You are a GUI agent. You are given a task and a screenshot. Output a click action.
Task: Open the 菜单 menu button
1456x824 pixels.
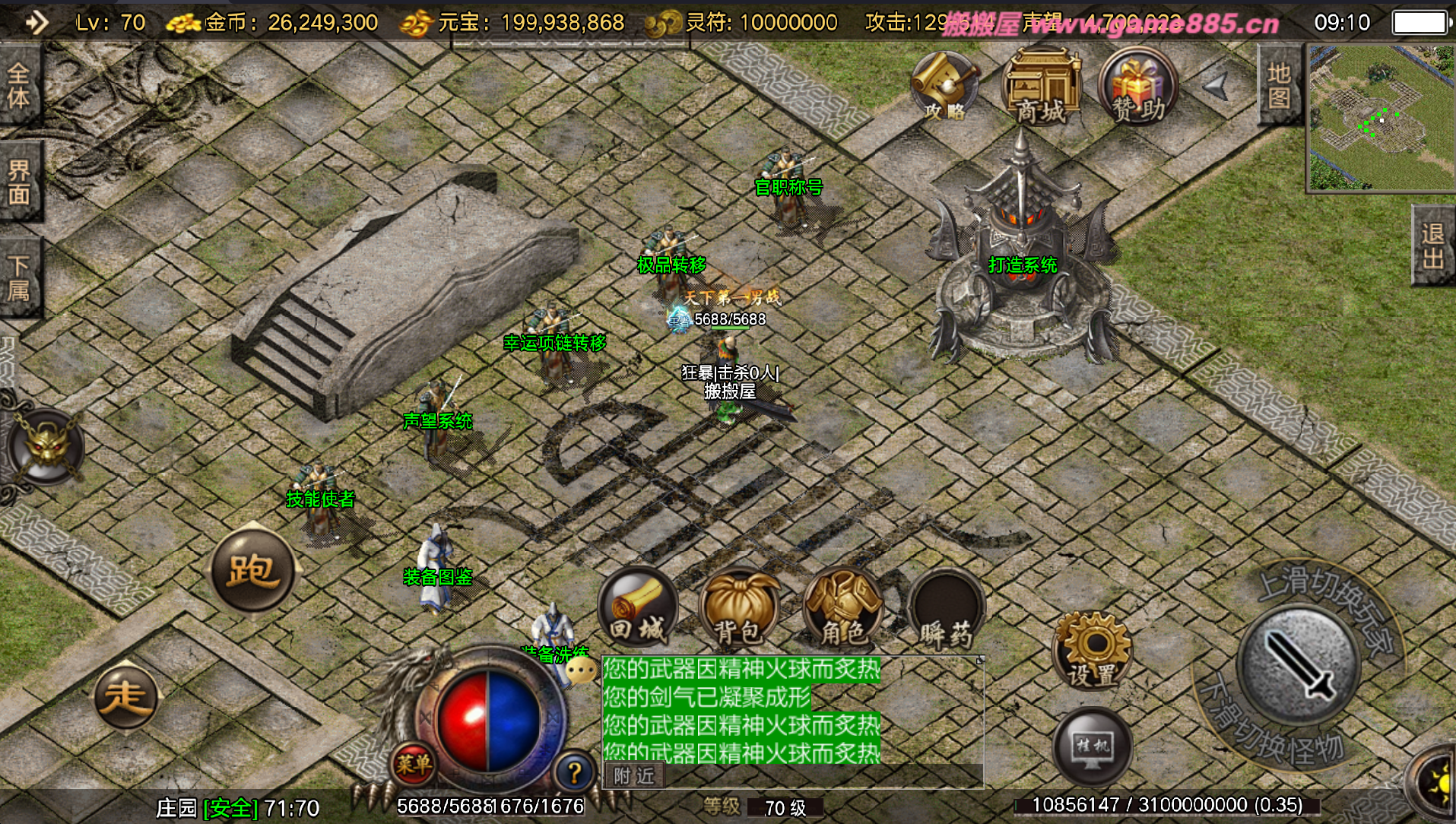point(413,764)
